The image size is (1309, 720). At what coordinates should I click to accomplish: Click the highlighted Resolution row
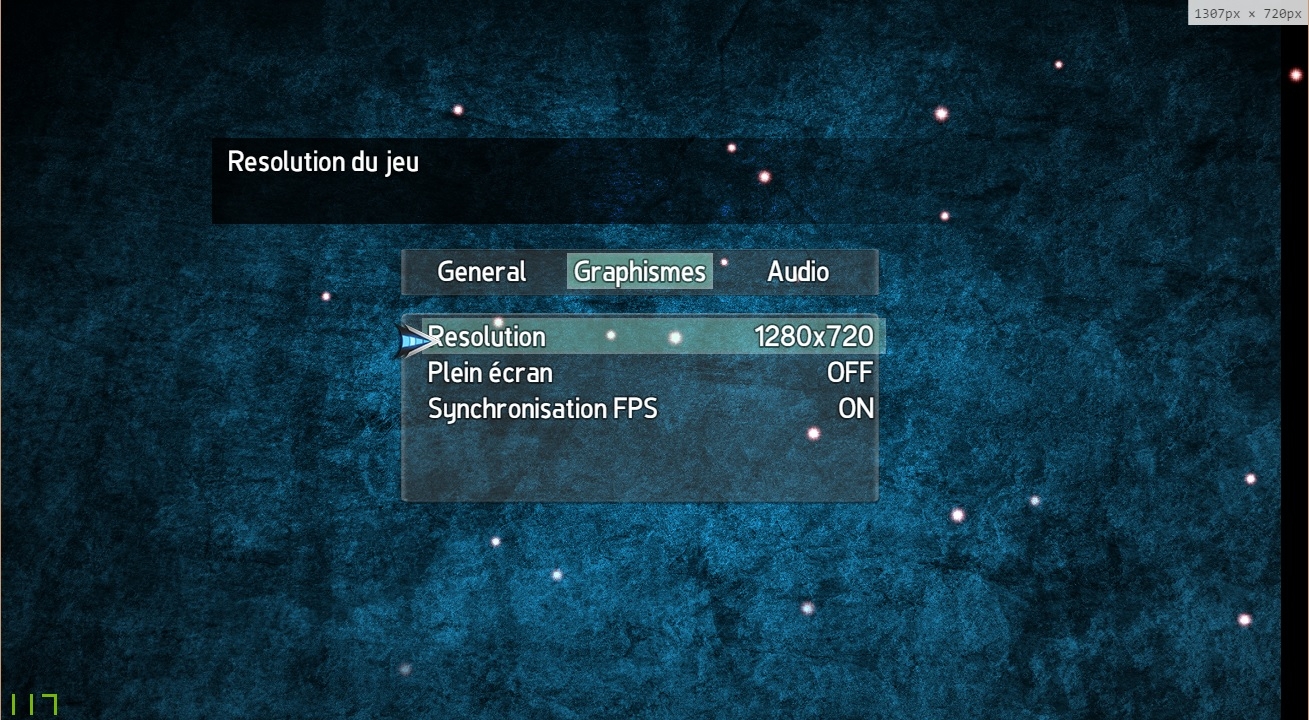pyautogui.click(x=650, y=337)
